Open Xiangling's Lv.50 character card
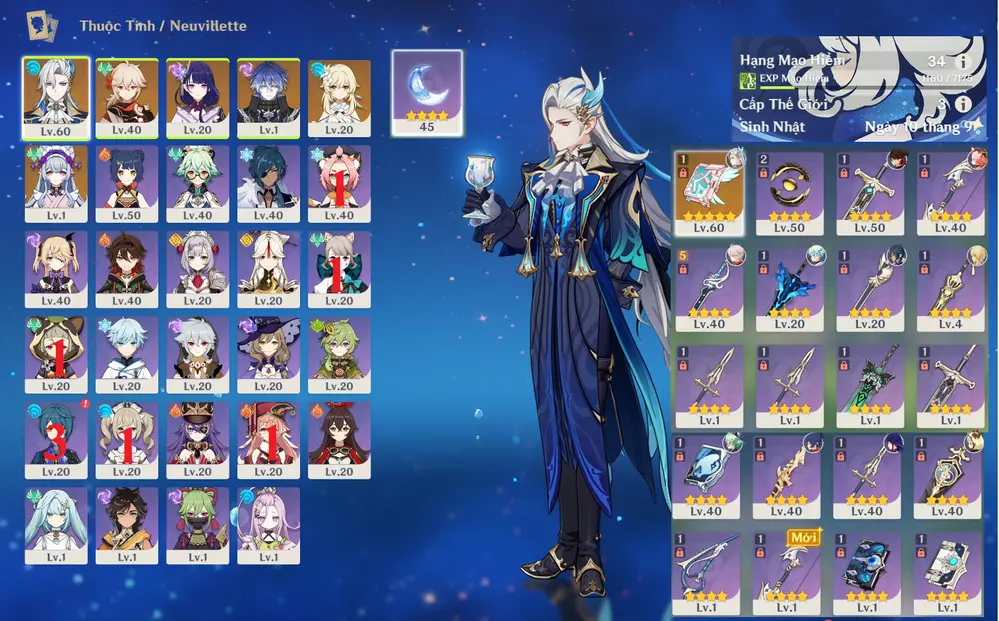The width and height of the screenshot is (999, 621). pyautogui.click(x=127, y=182)
